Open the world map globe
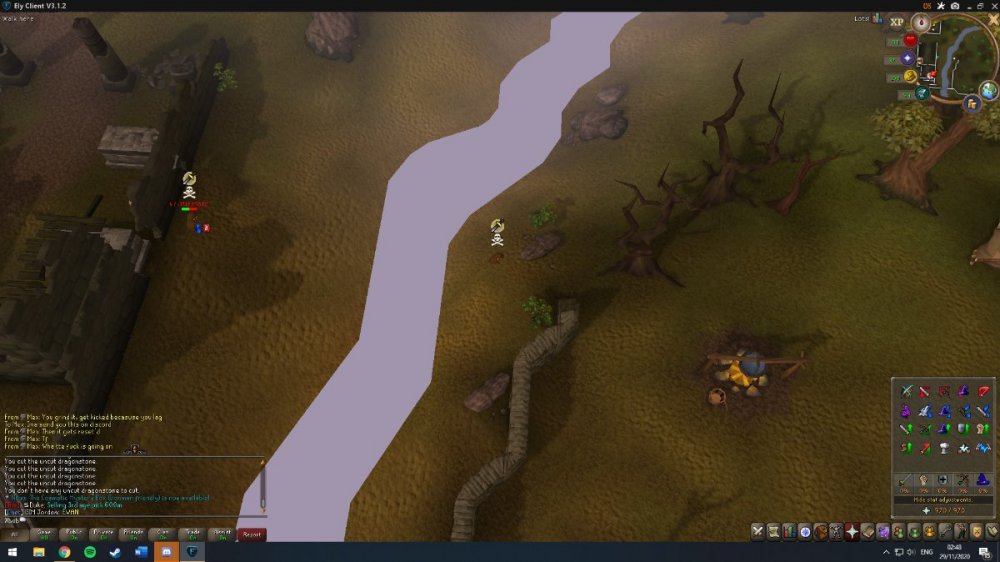1000x562 pixels. [x=988, y=91]
